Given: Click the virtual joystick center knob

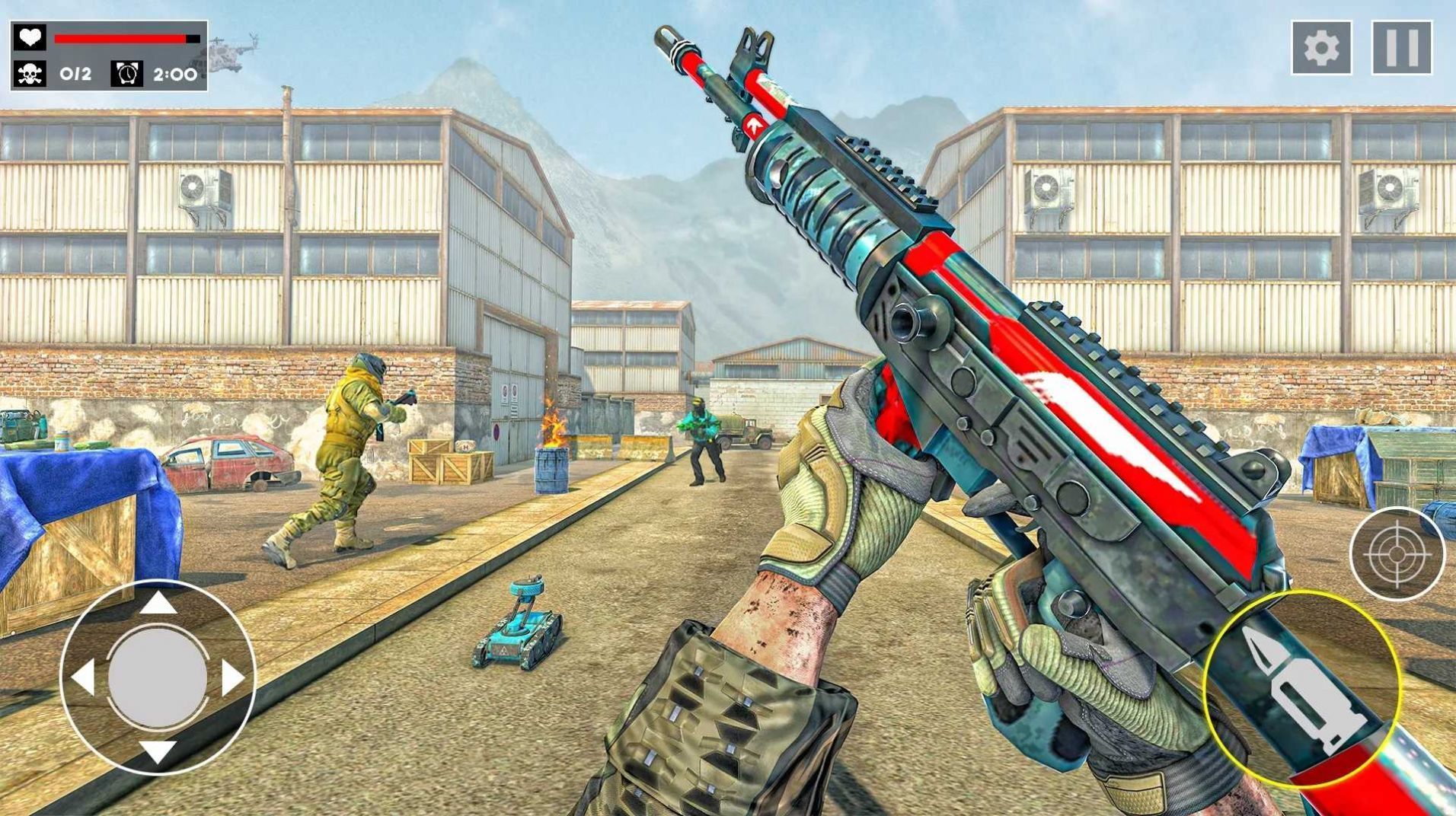Looking at the screenshot, I should [158, 677].
